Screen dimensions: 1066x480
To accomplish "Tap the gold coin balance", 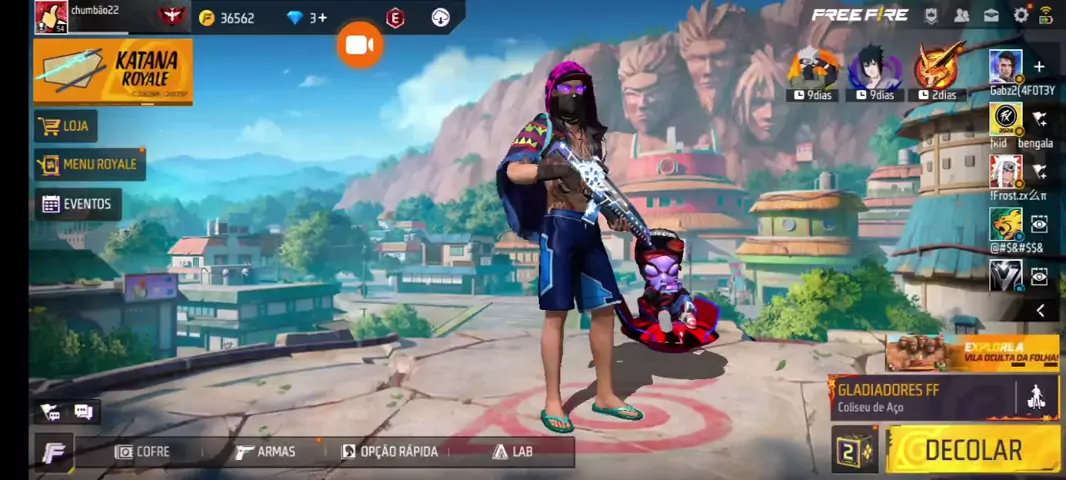I will [227, 18].
